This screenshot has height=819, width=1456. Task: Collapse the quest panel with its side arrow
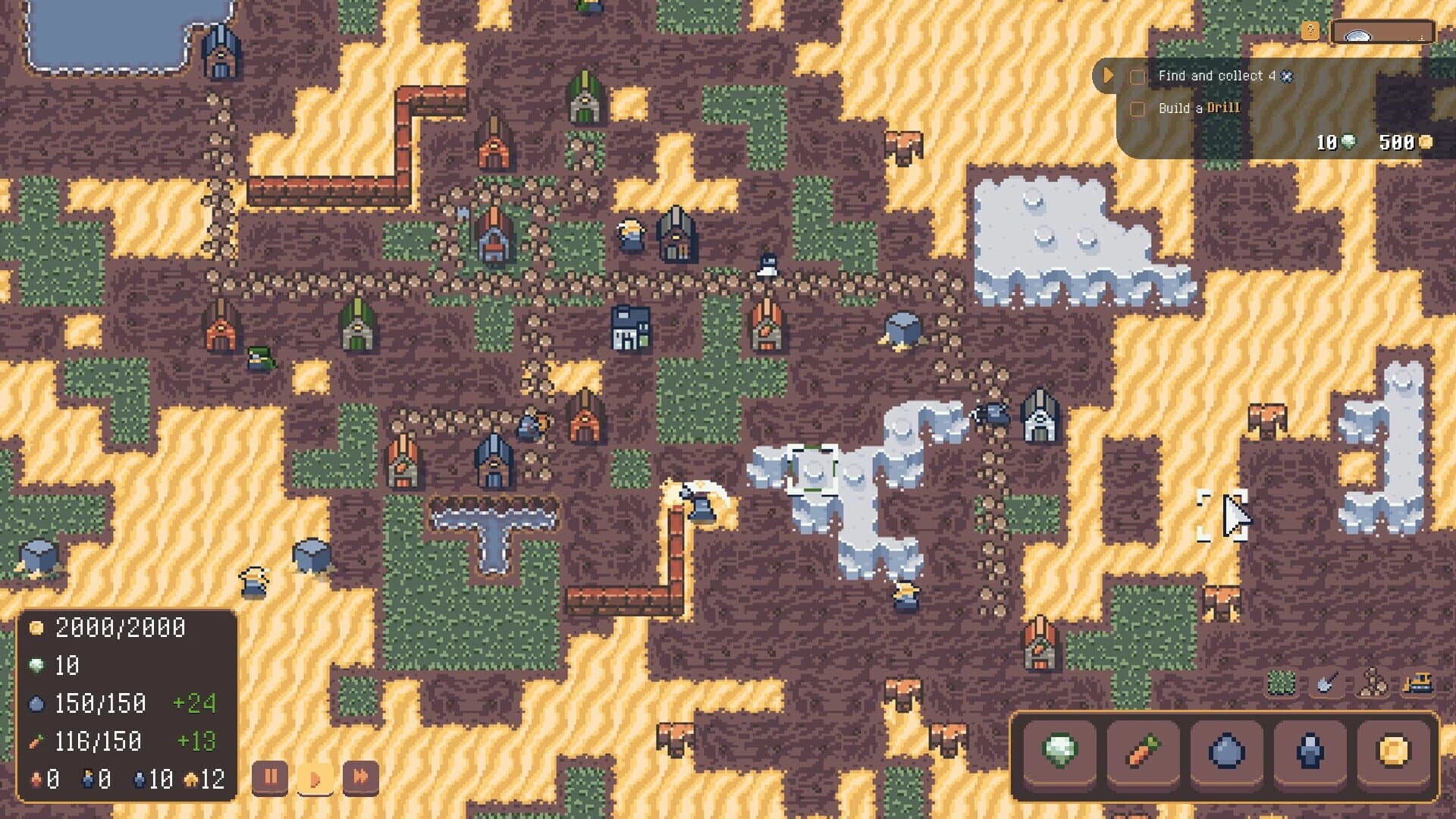coord(1108,76)
